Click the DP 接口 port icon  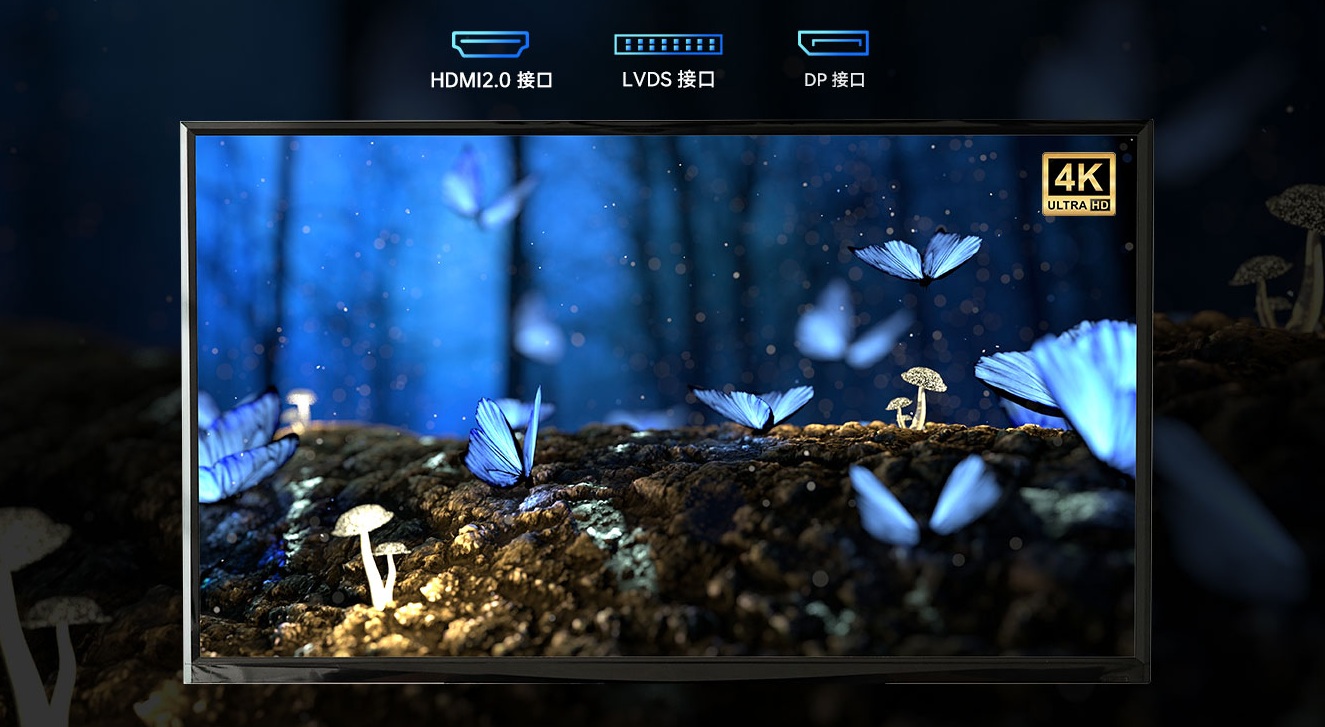pyautogui.click(x=833, y=43)
